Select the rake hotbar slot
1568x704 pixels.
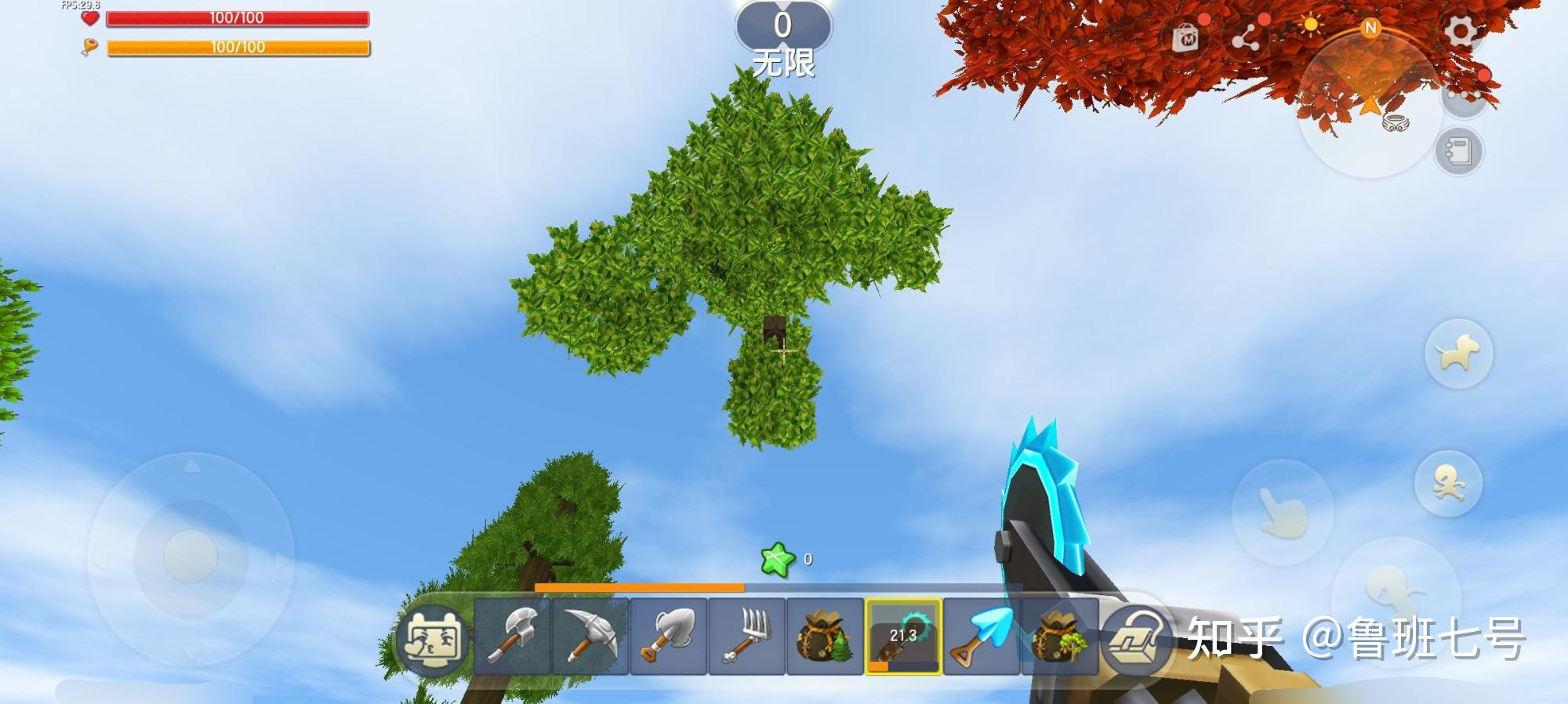pos(747,636)
